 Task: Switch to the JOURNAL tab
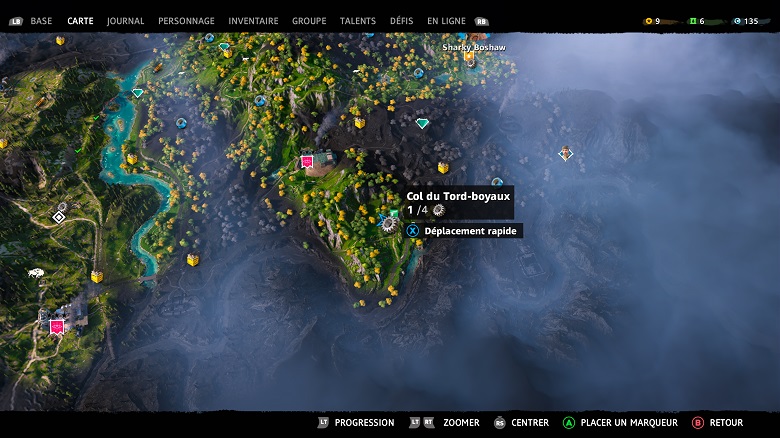coord(125,21)
